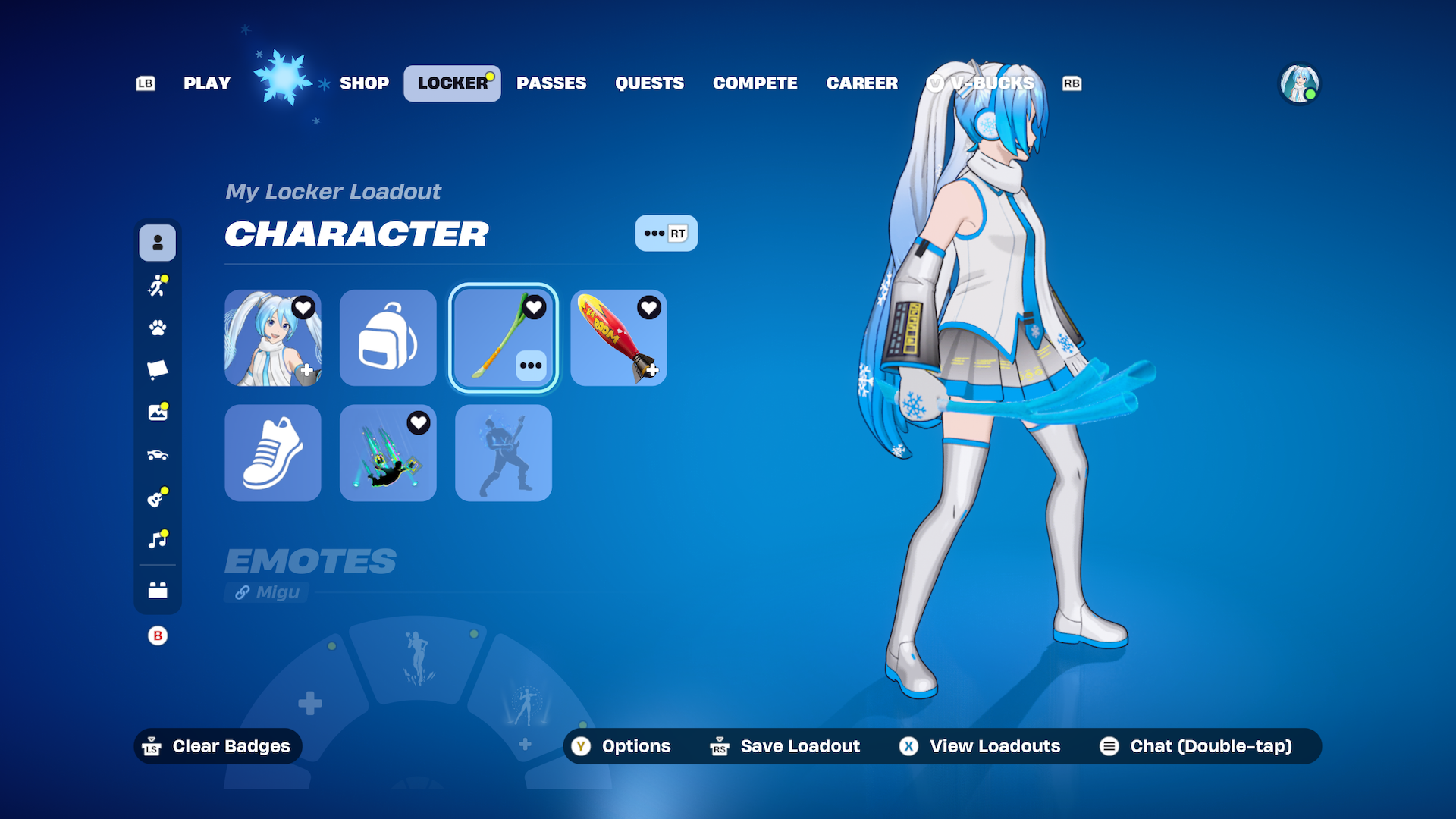Show the pets paw category

(x=158, y=328)
